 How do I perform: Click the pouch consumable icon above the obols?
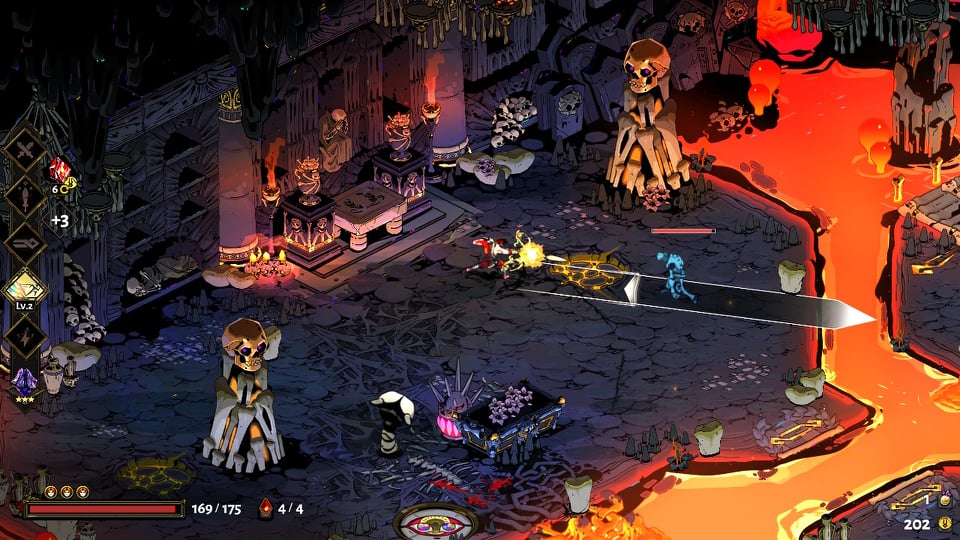941,499
